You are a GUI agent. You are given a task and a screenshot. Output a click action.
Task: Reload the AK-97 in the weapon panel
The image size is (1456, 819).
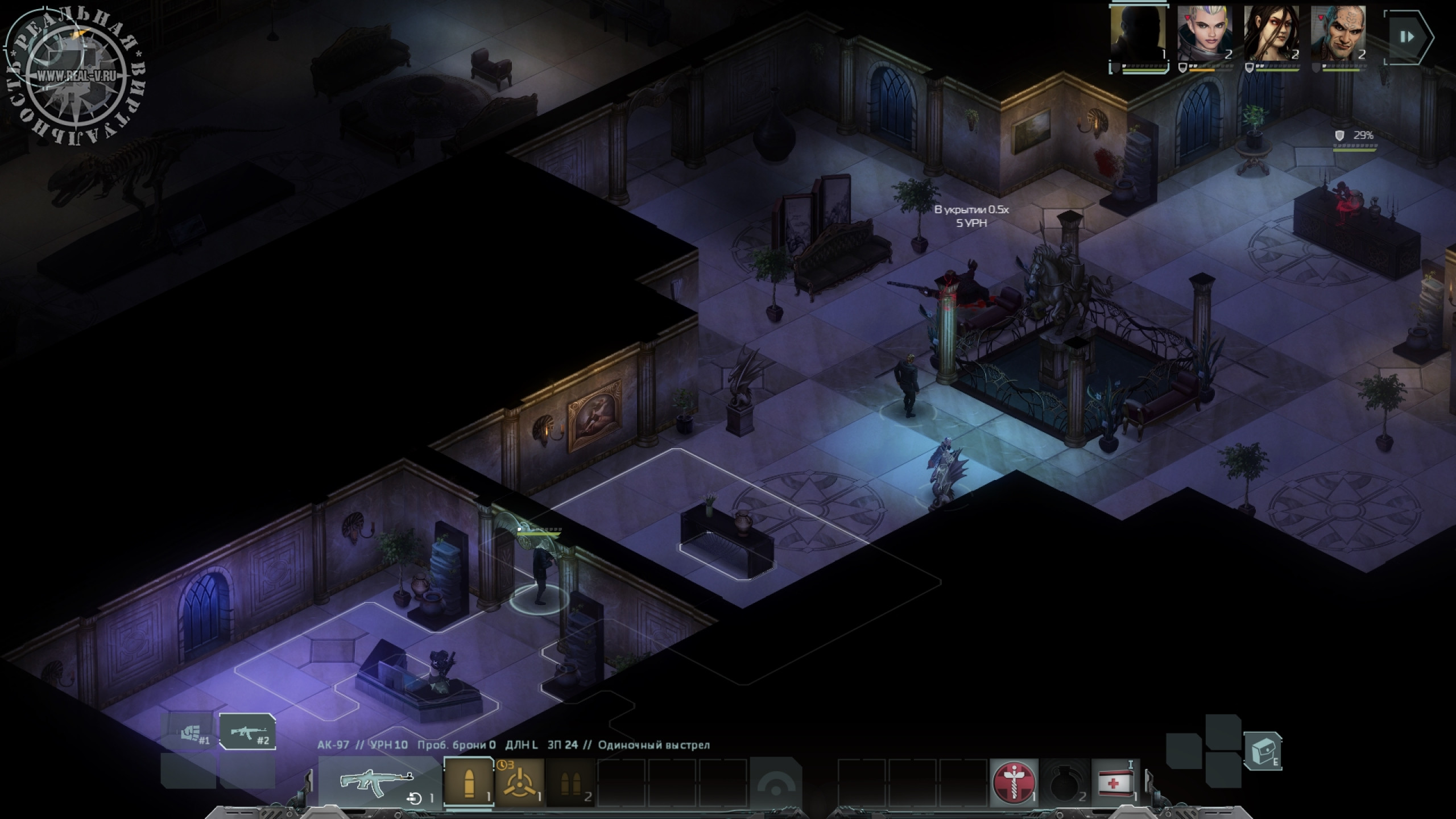[x=415, y=798]
